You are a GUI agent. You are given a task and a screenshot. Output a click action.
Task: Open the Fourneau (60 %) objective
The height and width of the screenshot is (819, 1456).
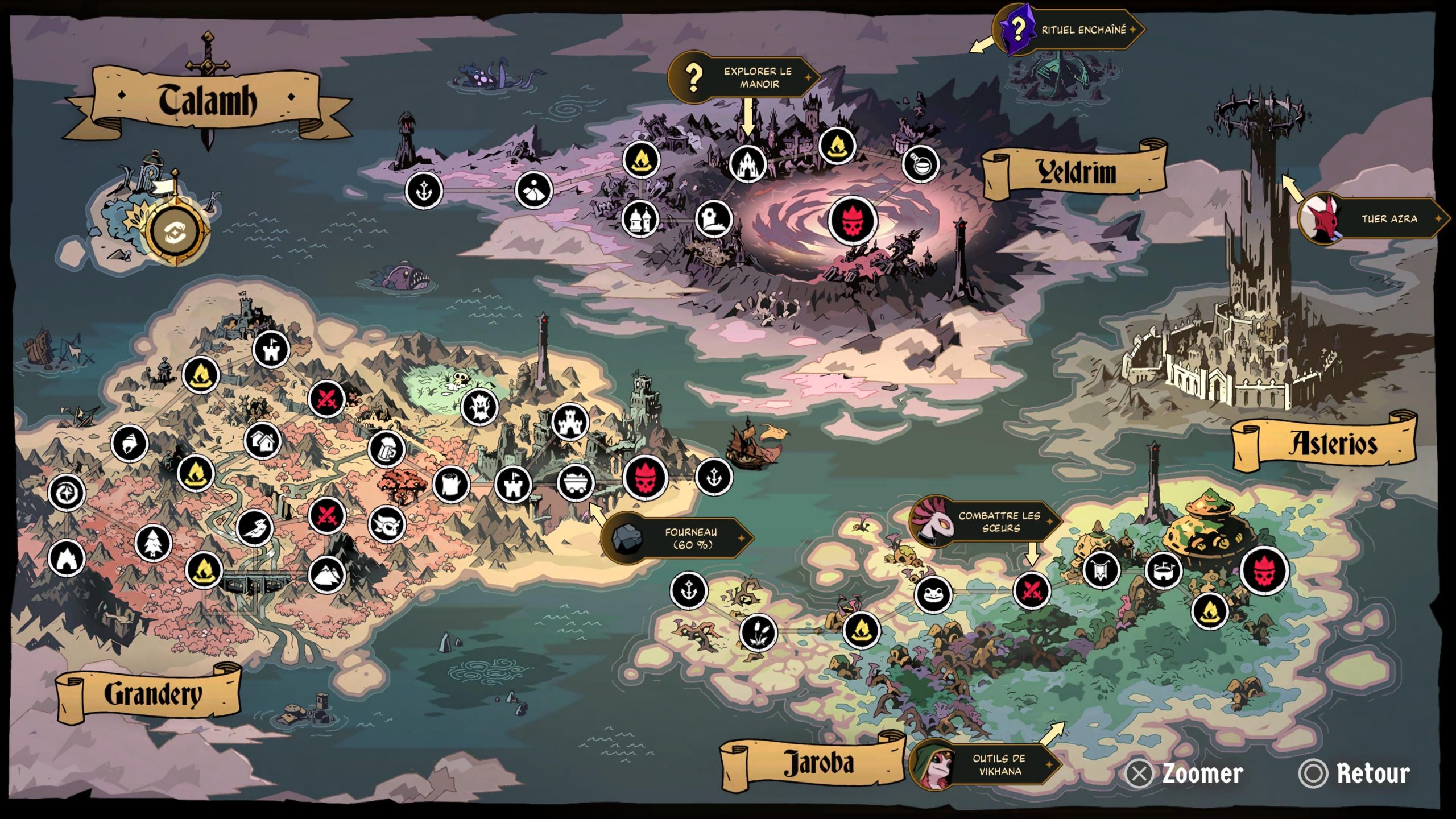pyautogui.click(x=678, y=538)
